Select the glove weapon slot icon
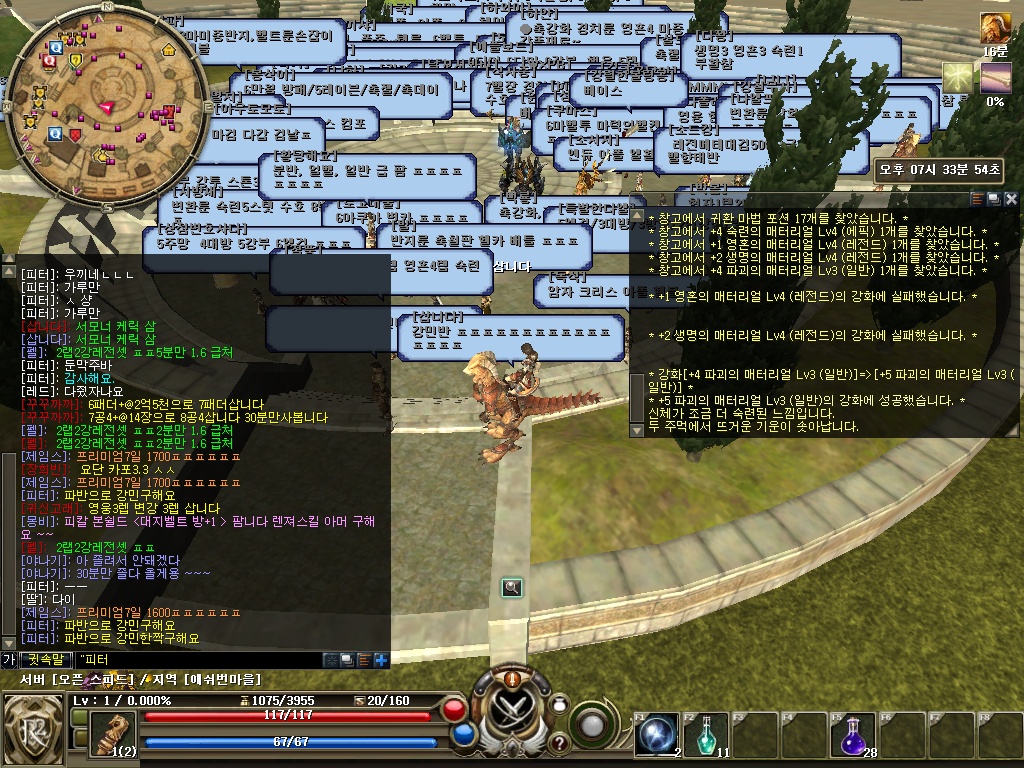Viewport: 1024px width, 768px height. click(114, 733)
